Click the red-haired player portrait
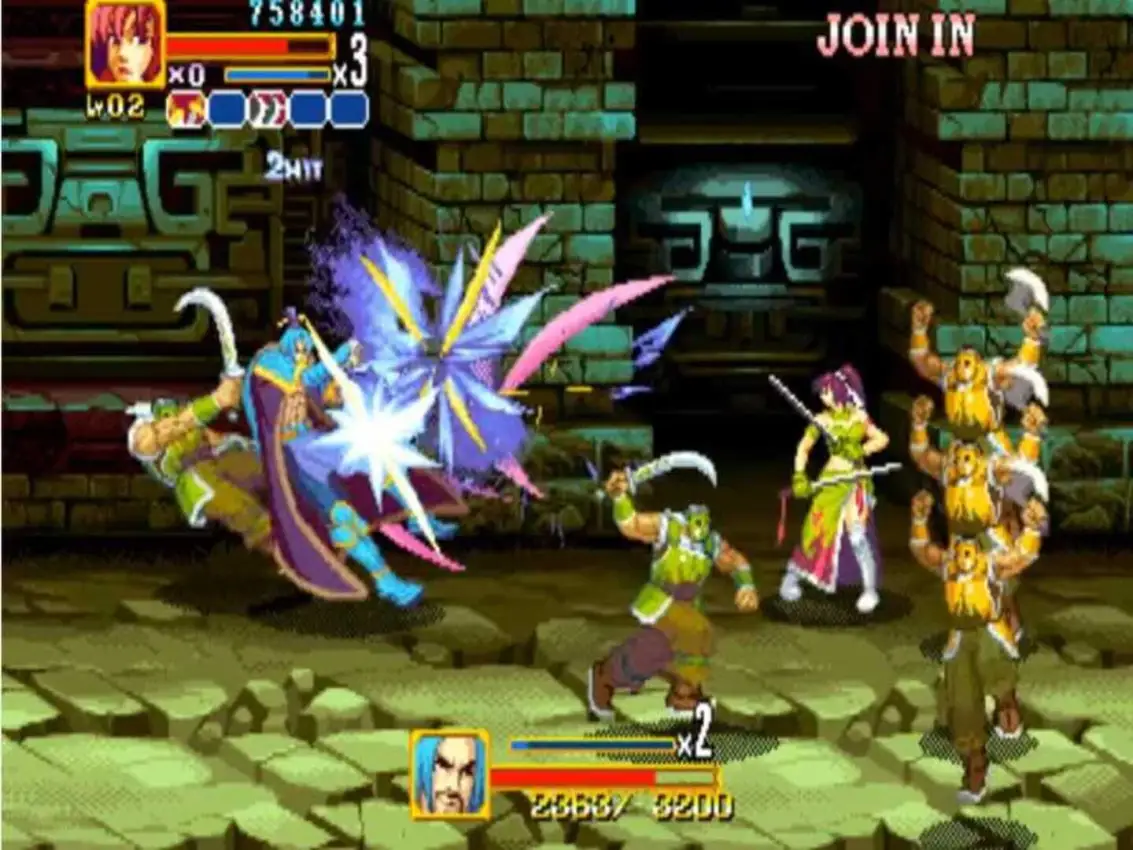 126,44
